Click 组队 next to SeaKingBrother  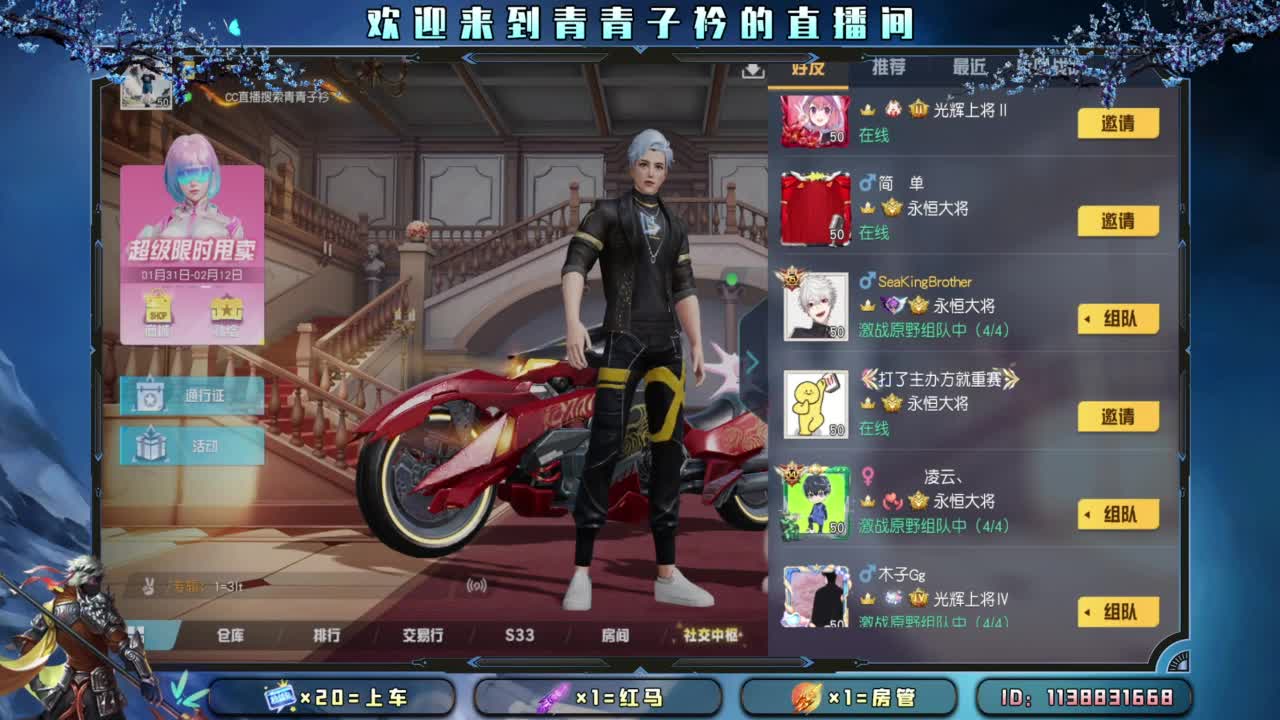pos(1118,319)
